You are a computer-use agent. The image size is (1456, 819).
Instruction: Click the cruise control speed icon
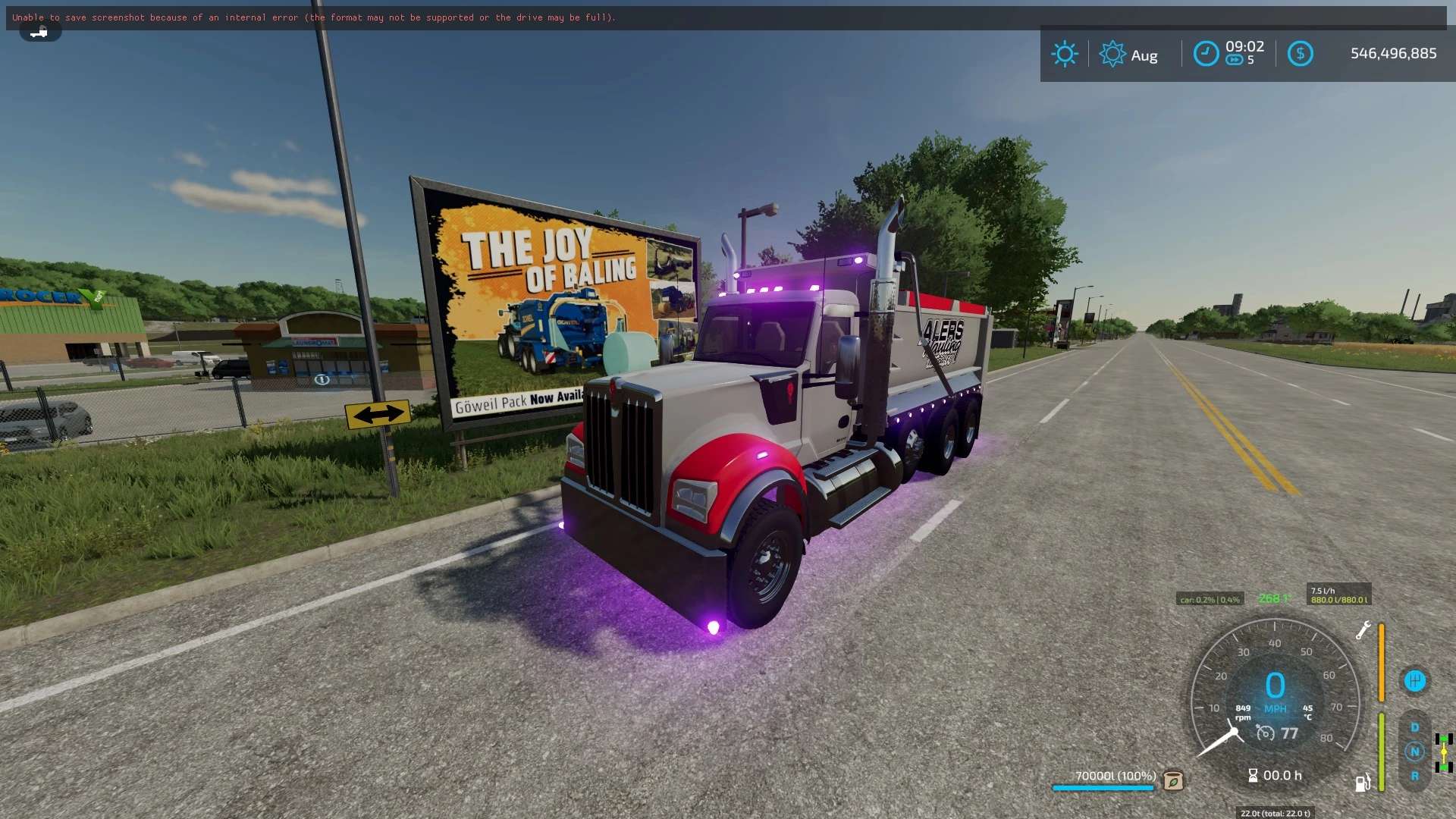pyautogui.click(x=1265, y=733)
